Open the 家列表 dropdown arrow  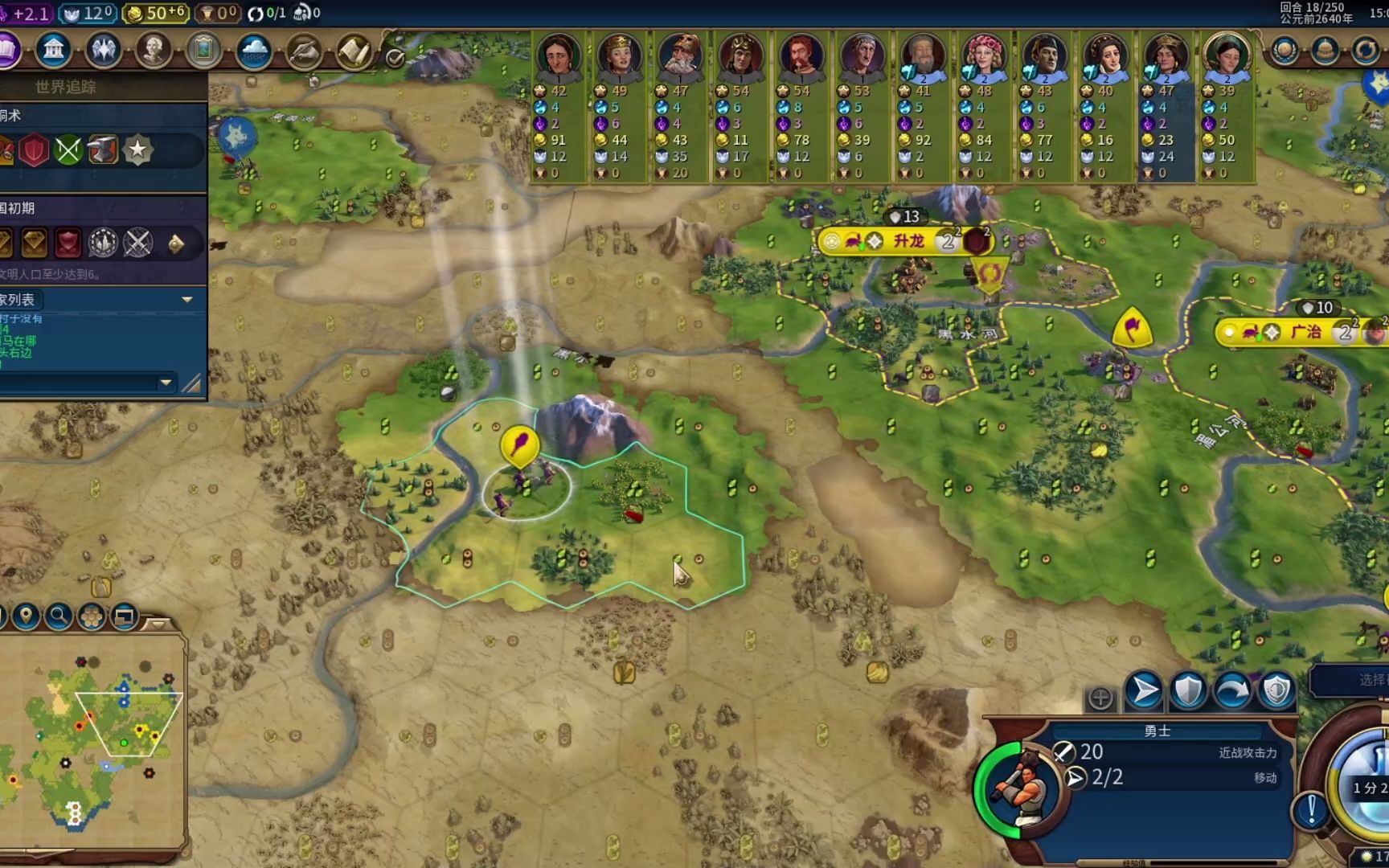point(187,300)
